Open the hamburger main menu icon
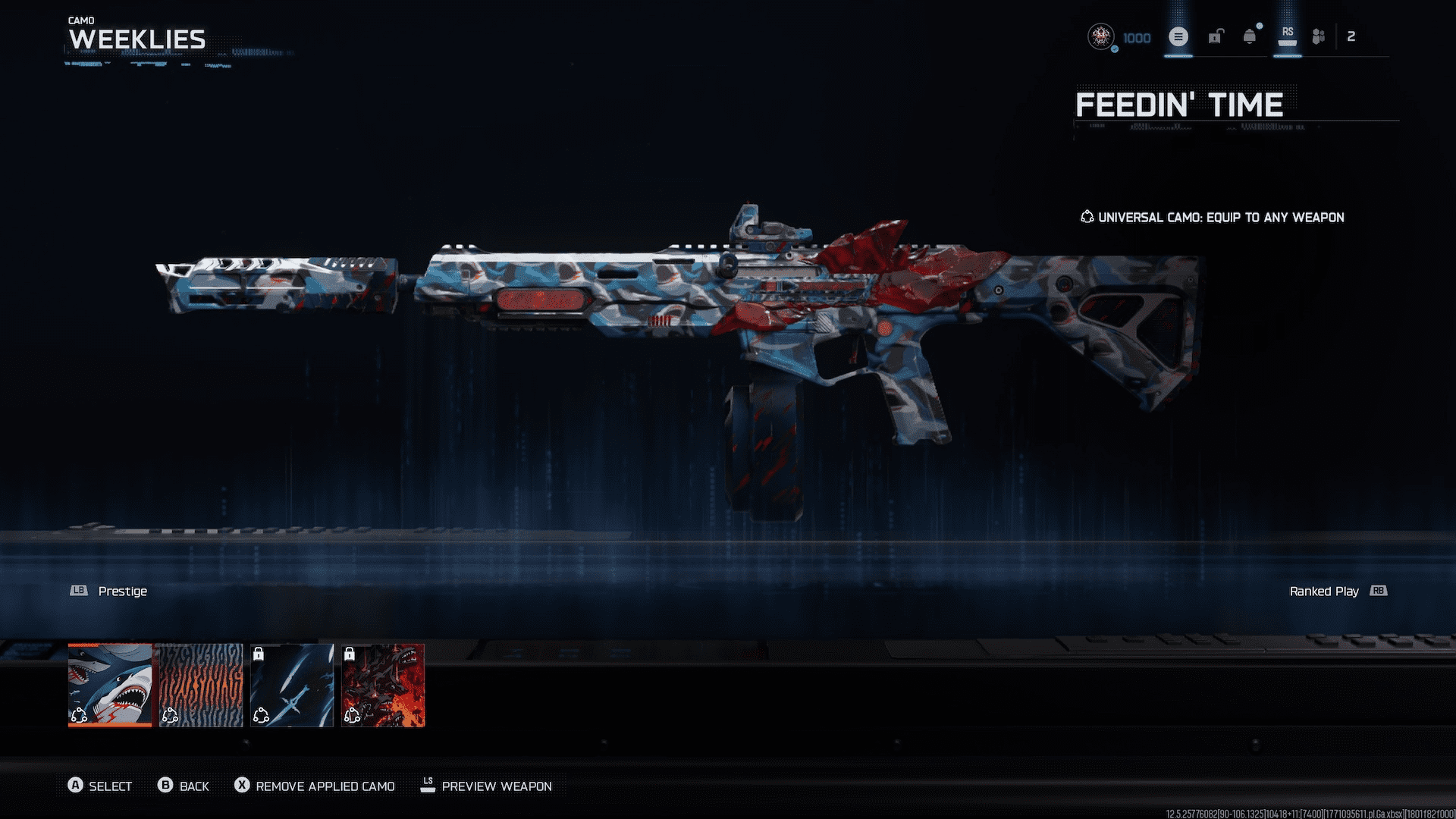 click(x=1178, y=36)
